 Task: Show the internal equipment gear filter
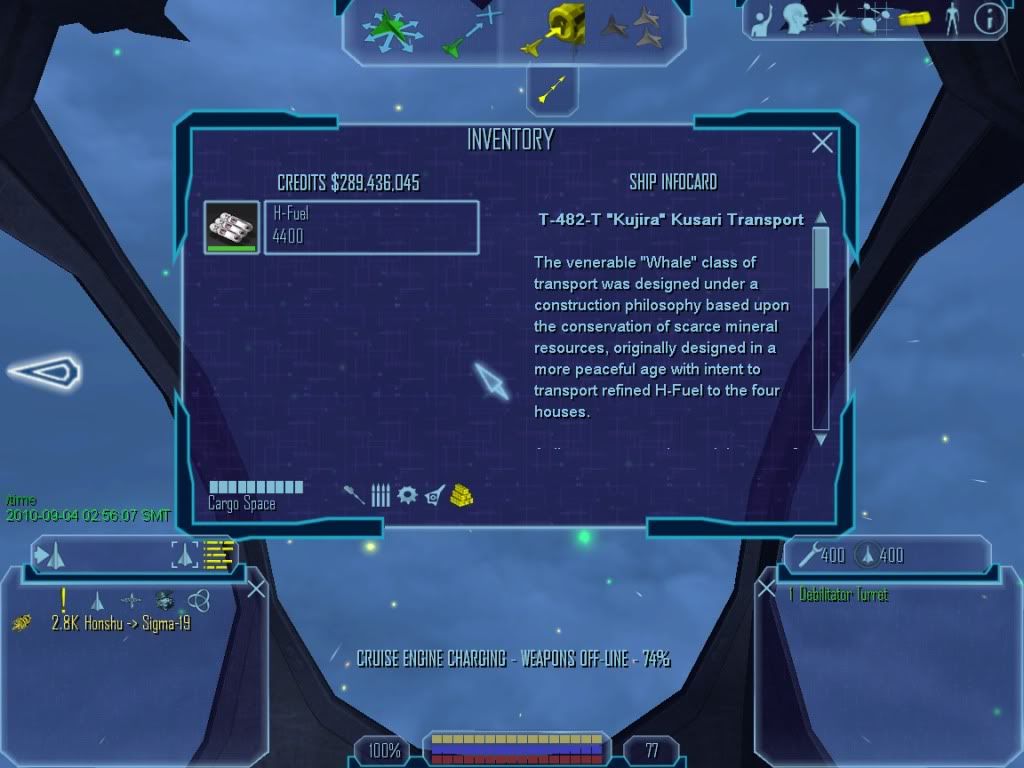click(407, 495)
